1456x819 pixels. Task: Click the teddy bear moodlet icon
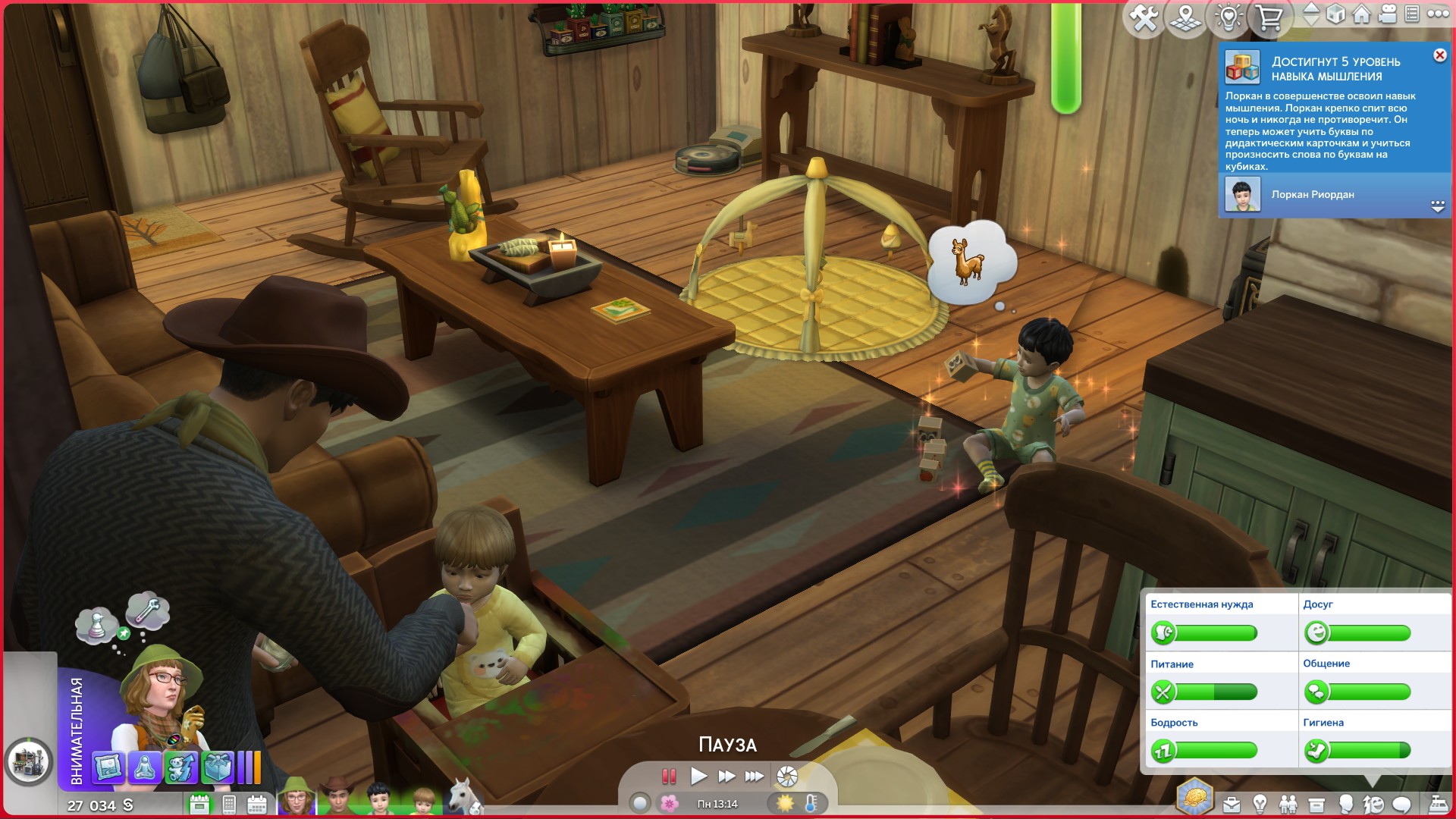tap(181, 767)
